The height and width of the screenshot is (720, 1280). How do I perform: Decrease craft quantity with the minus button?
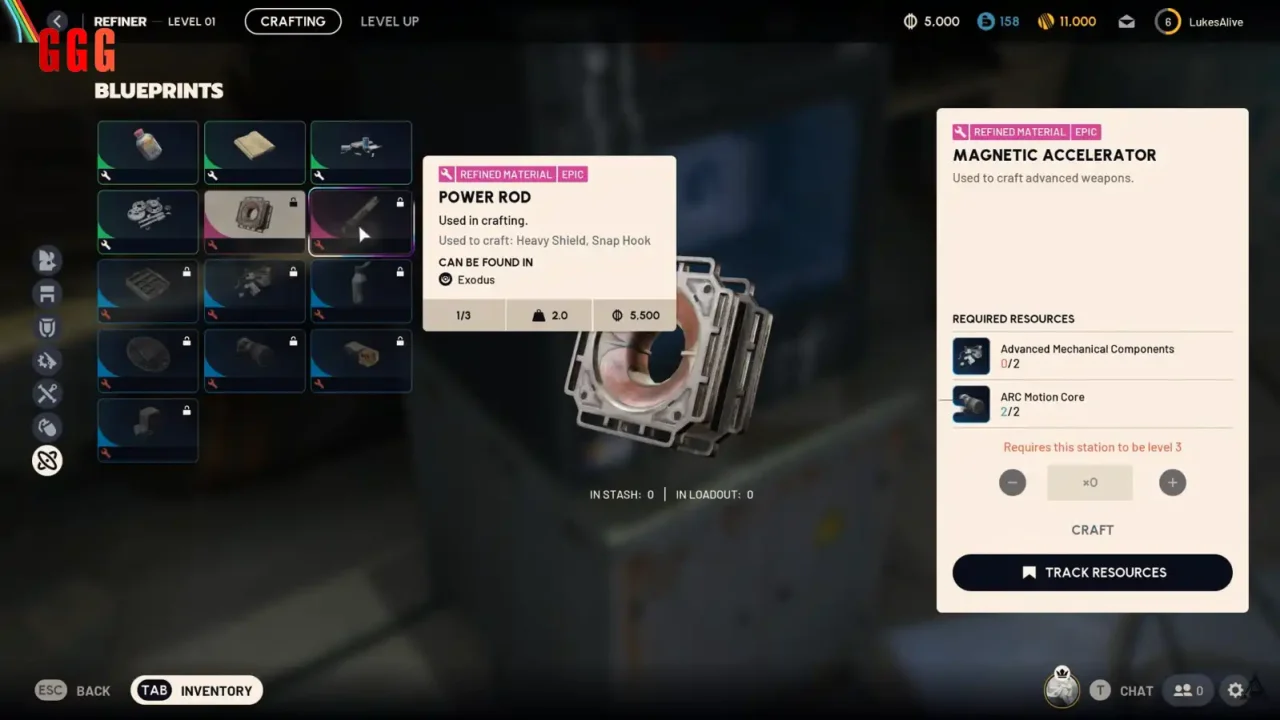pos(1012,482)
